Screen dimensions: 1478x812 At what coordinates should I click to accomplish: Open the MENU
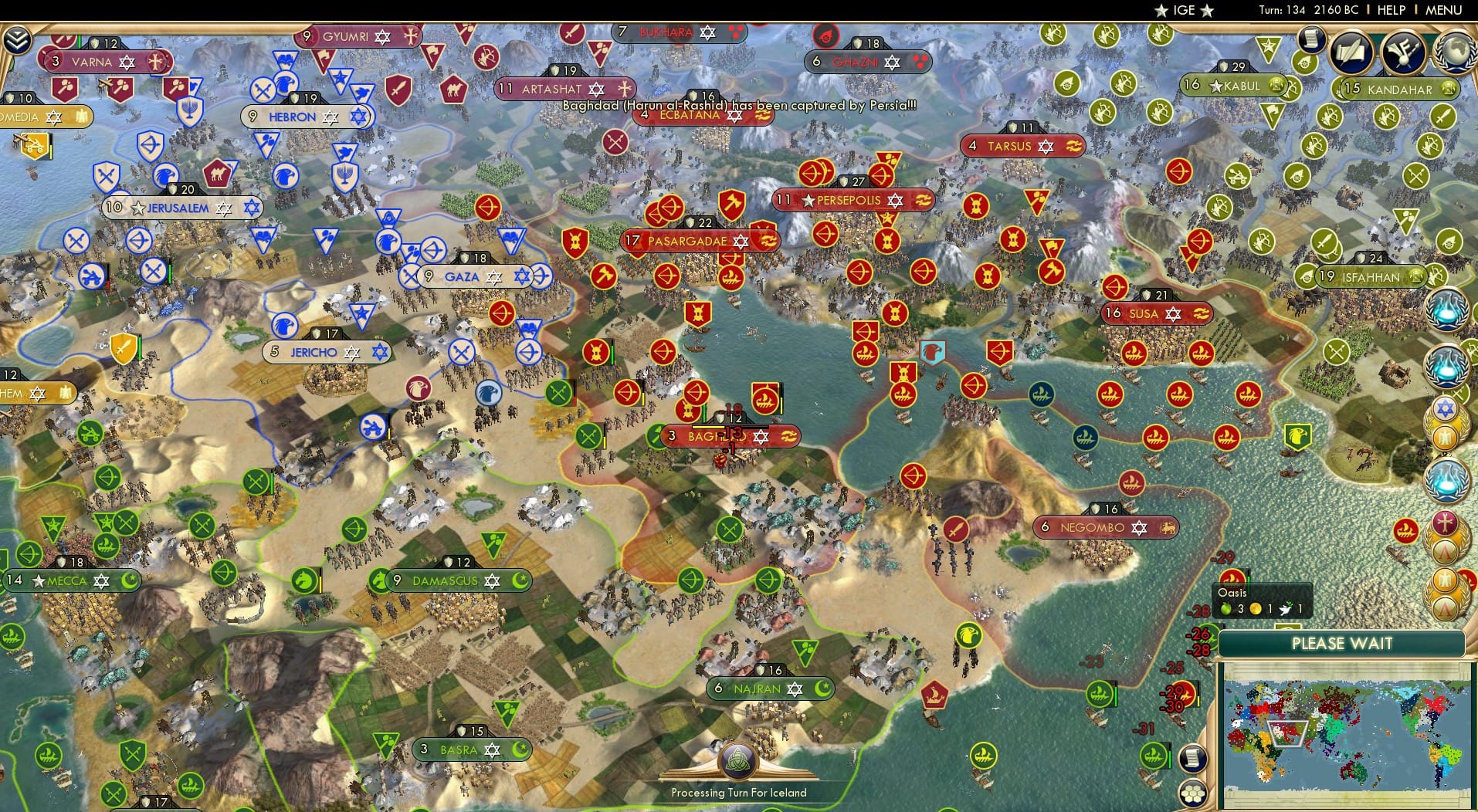1445,10
